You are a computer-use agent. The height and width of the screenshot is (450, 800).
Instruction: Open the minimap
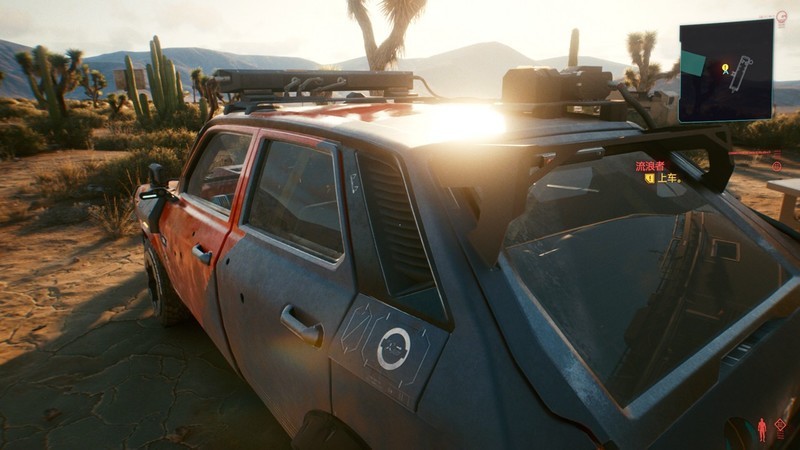point(726,70)
